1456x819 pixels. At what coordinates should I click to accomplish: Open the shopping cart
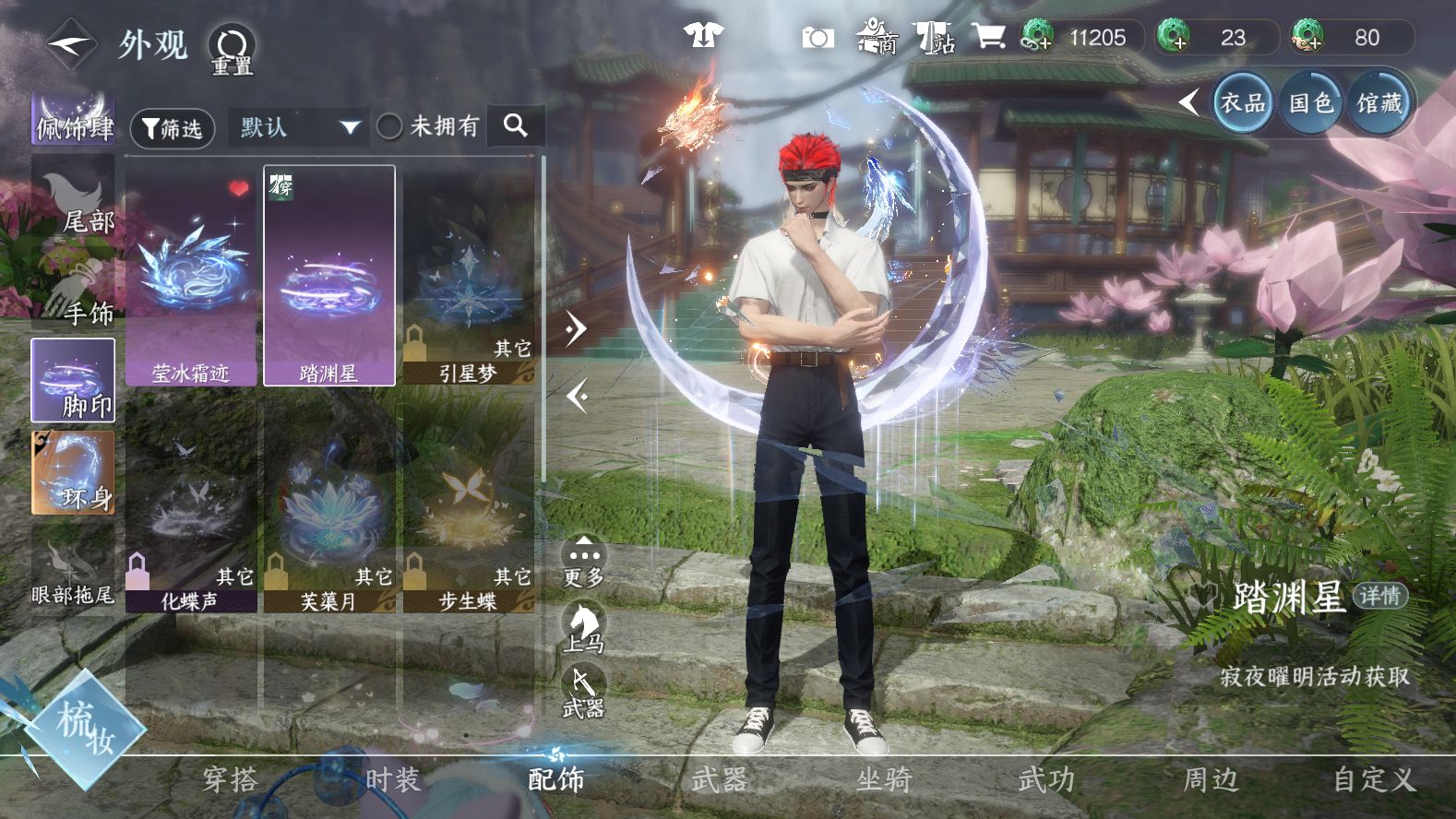tap(987, 38)
